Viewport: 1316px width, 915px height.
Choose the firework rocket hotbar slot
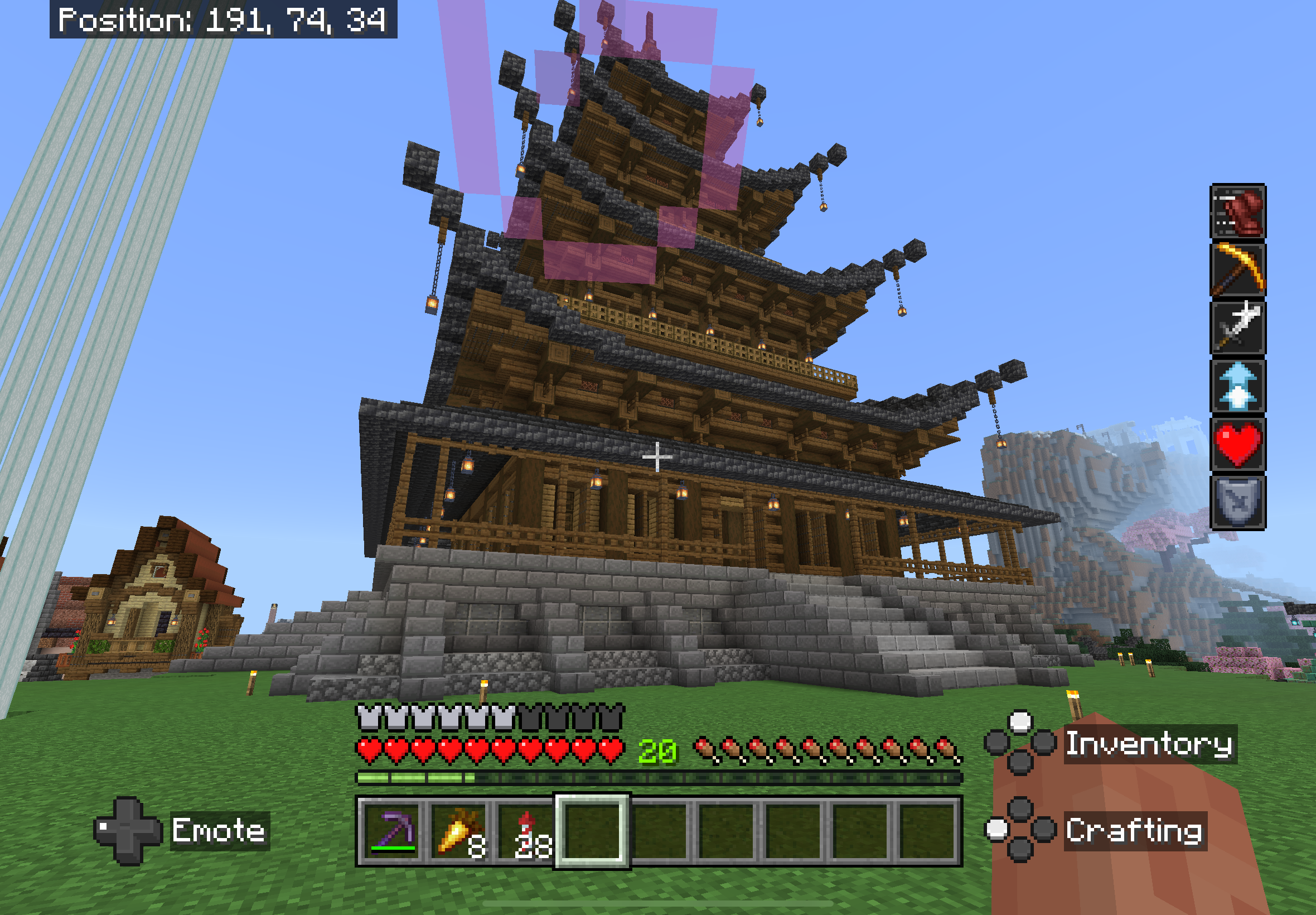(x=525, y=831)
